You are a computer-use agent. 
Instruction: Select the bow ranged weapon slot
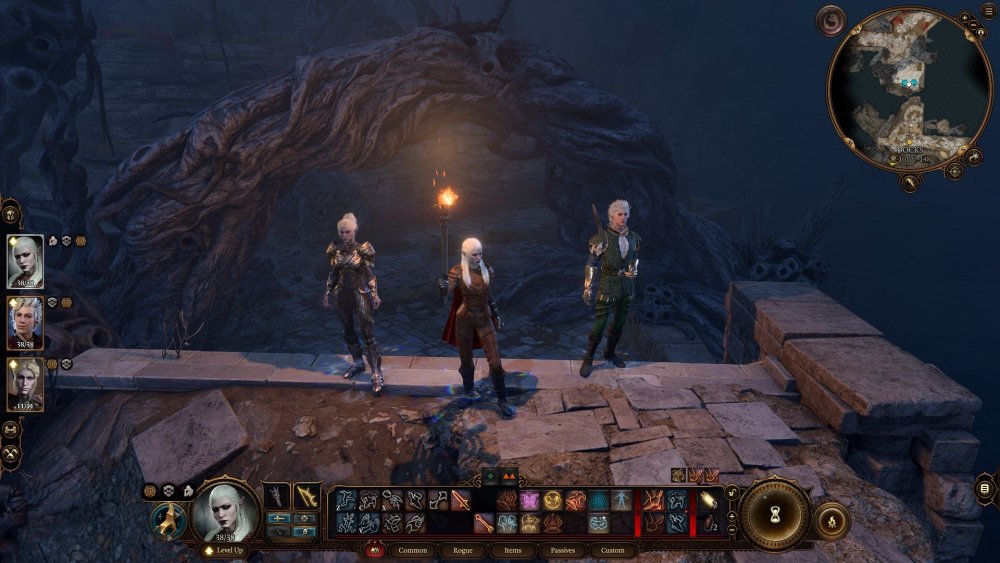point(307,495)
